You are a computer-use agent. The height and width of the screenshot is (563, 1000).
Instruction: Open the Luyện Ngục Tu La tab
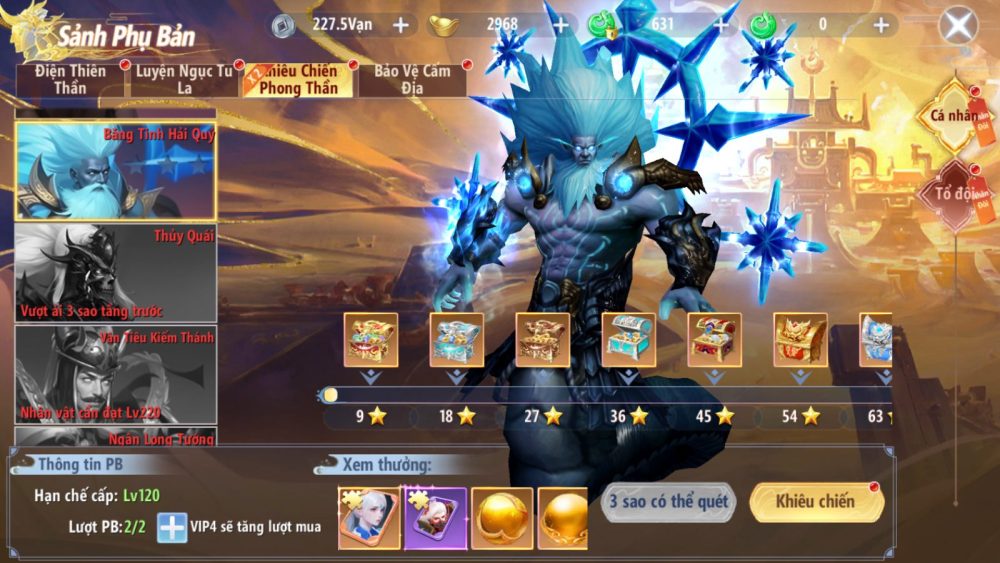coord(184,79)
